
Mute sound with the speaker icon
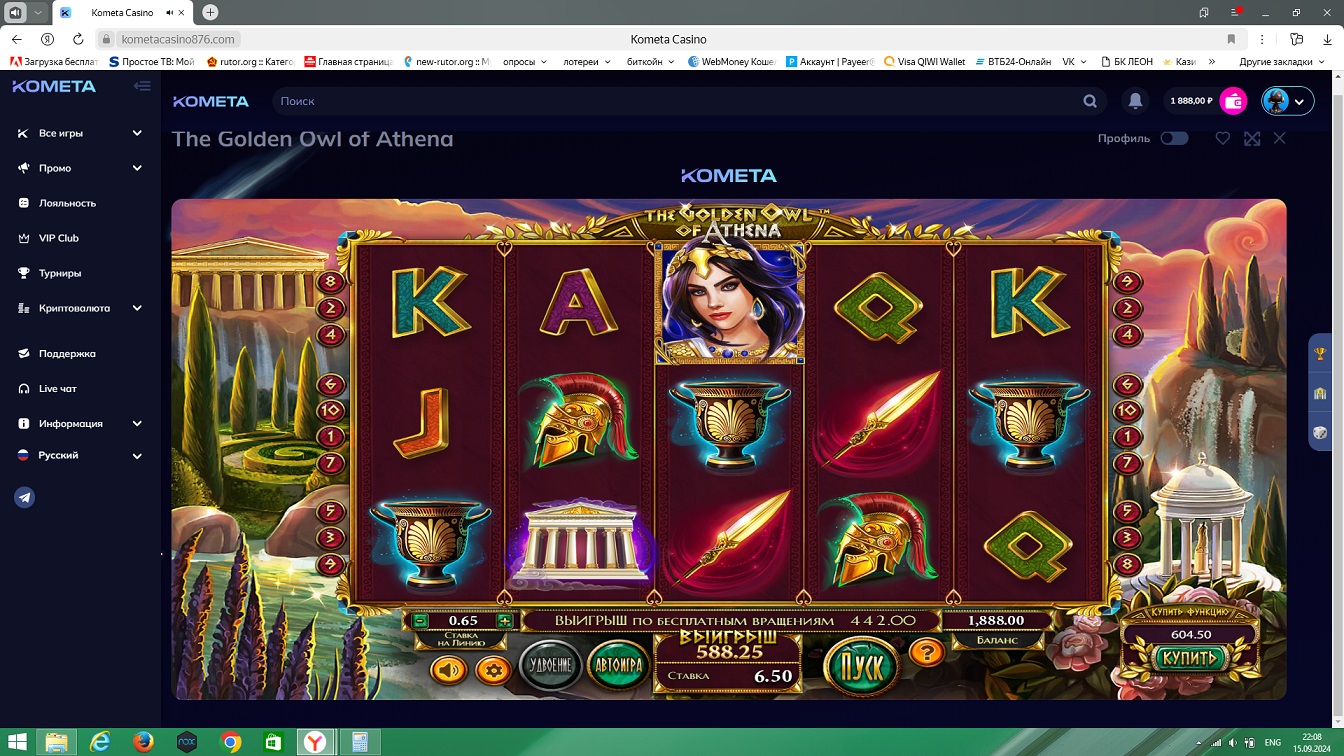click(449, 669)
